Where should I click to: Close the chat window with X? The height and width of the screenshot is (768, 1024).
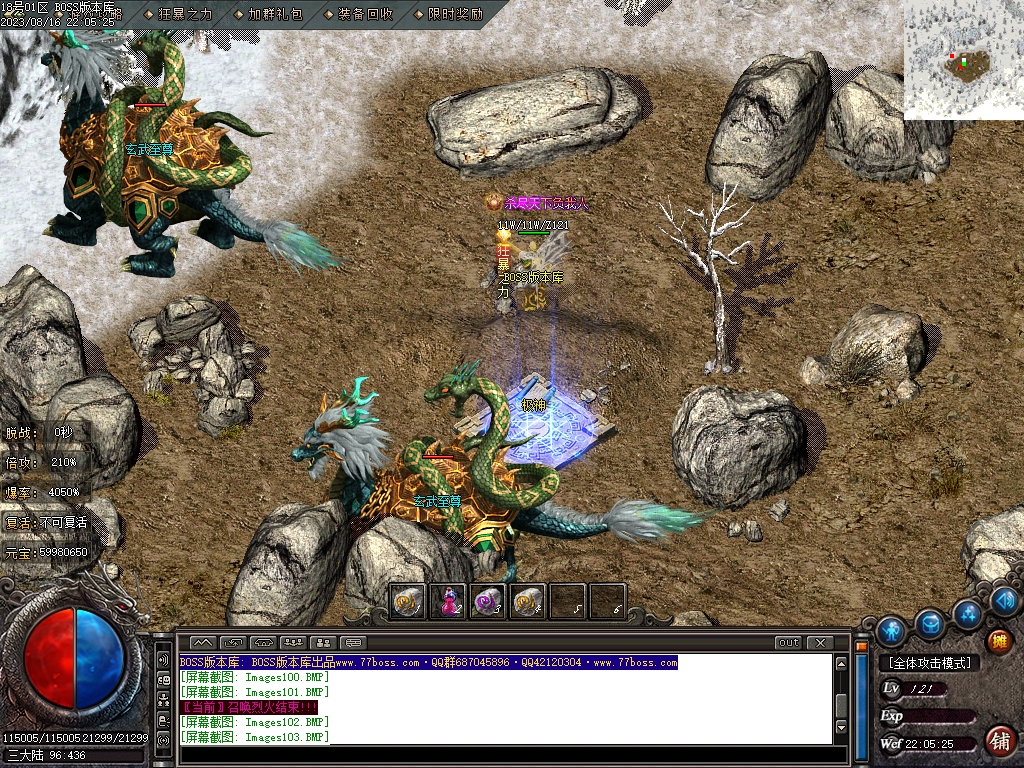tap(820, 642)
